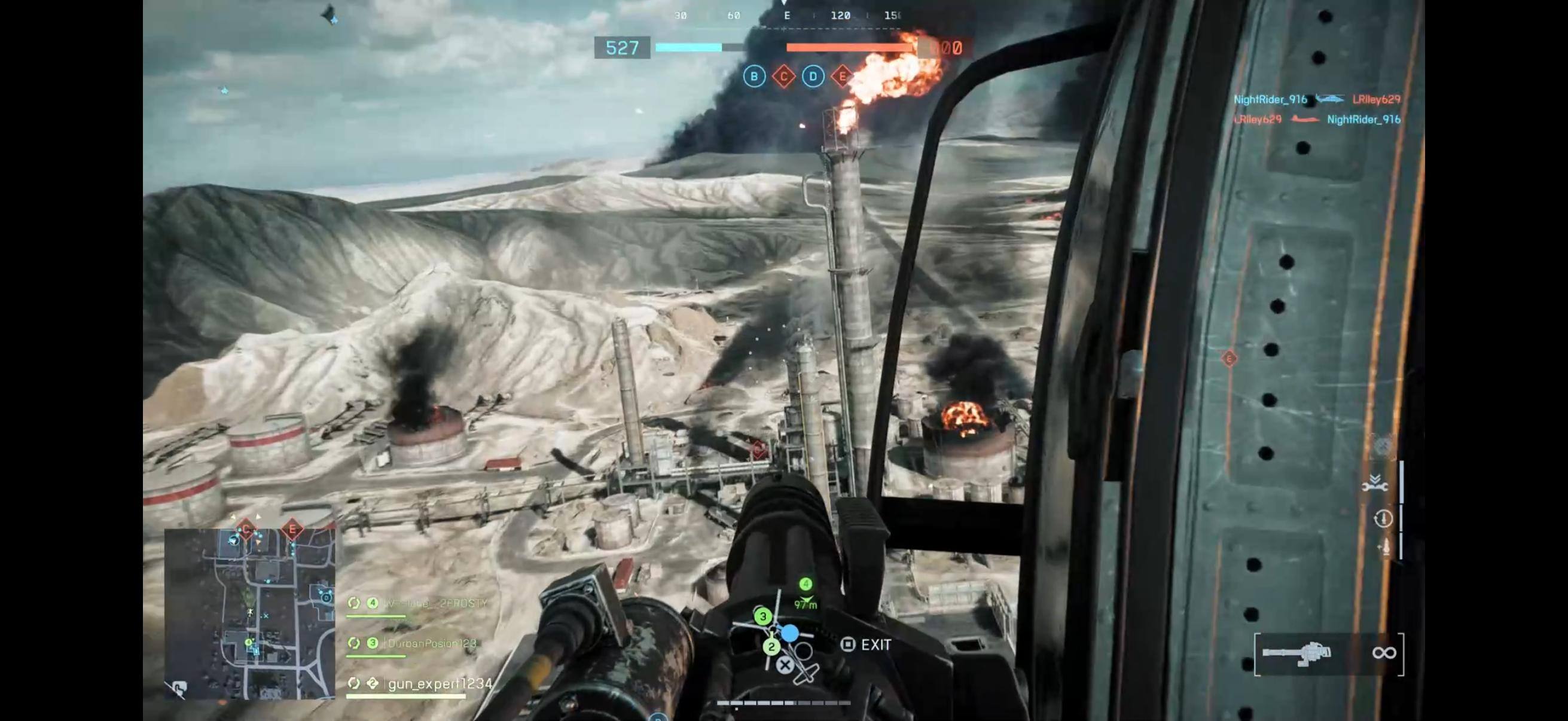Select the minigun weapon slot

[x=1297, y=654]
